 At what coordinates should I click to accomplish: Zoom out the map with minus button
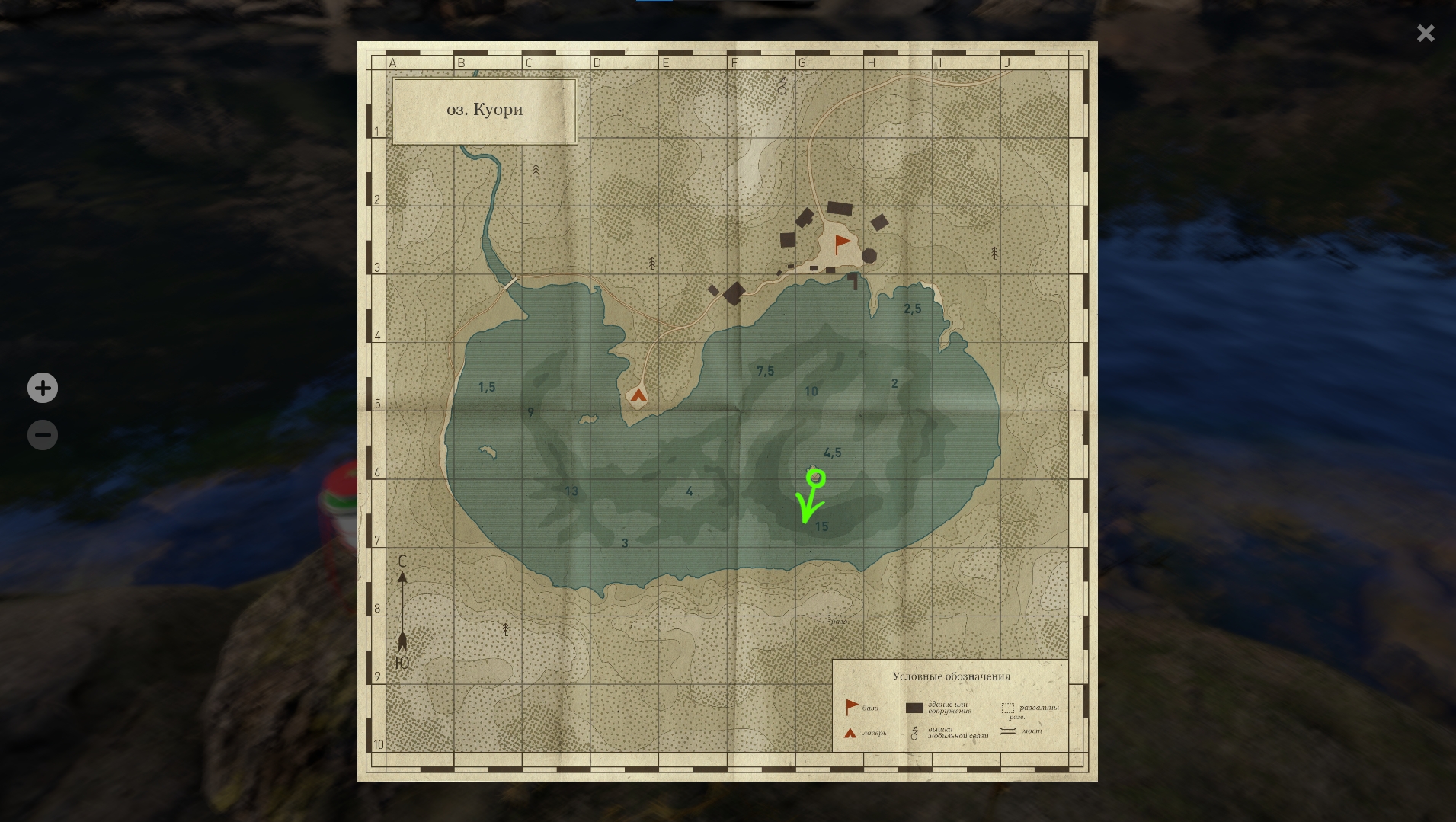tap(43, 435)
